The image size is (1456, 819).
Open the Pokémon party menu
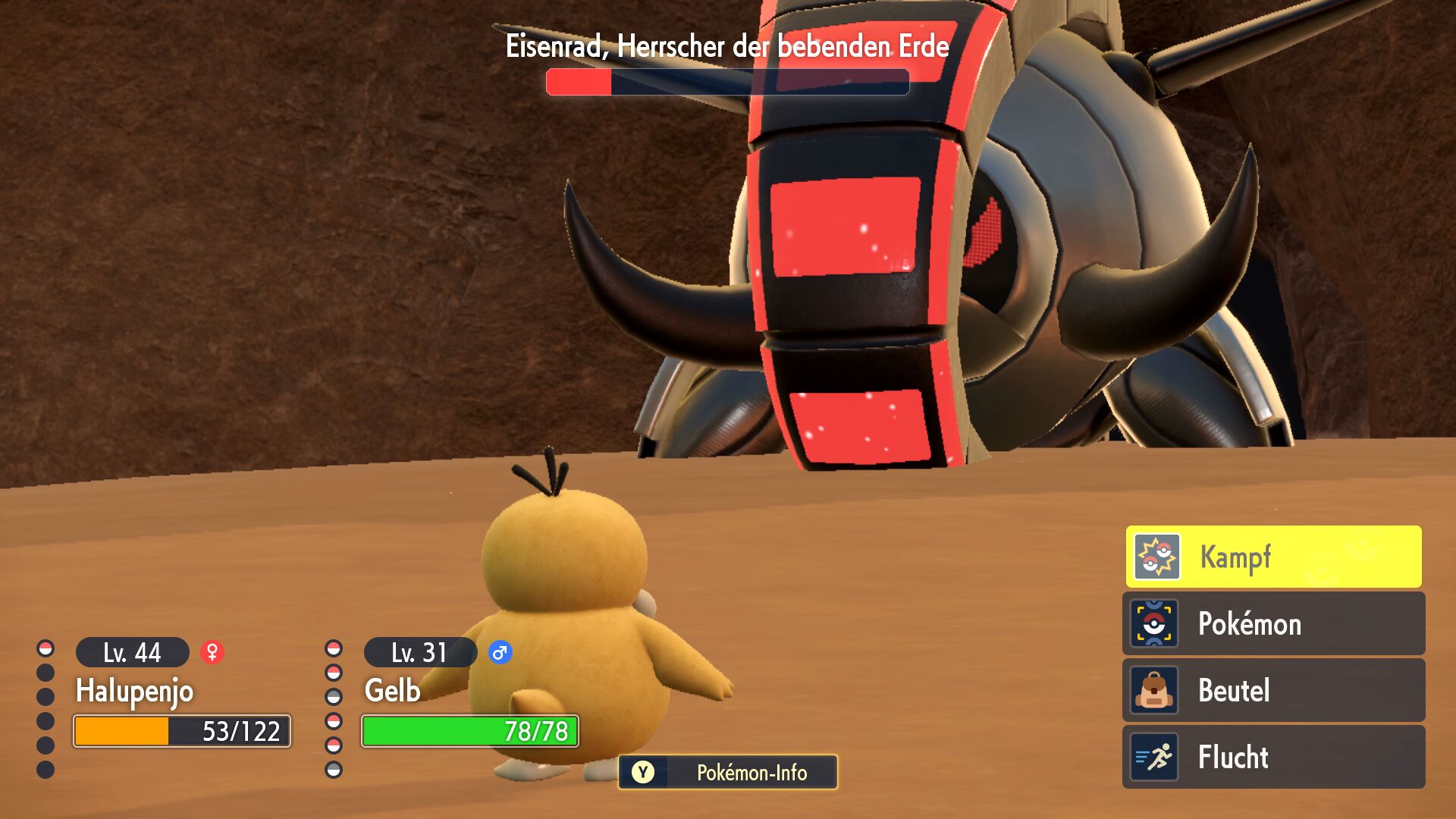pos(1273,623)
